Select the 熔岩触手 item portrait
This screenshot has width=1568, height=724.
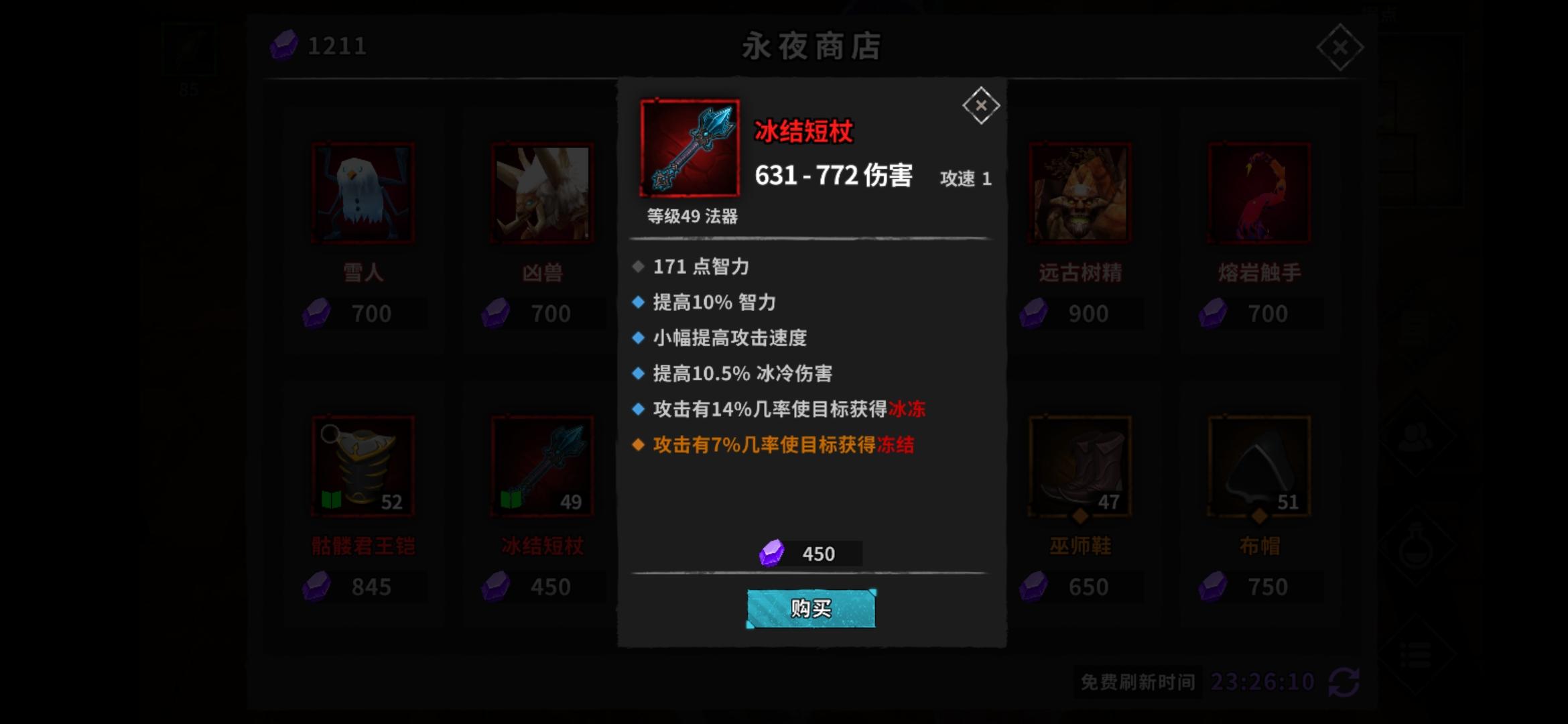[1257, 191]
